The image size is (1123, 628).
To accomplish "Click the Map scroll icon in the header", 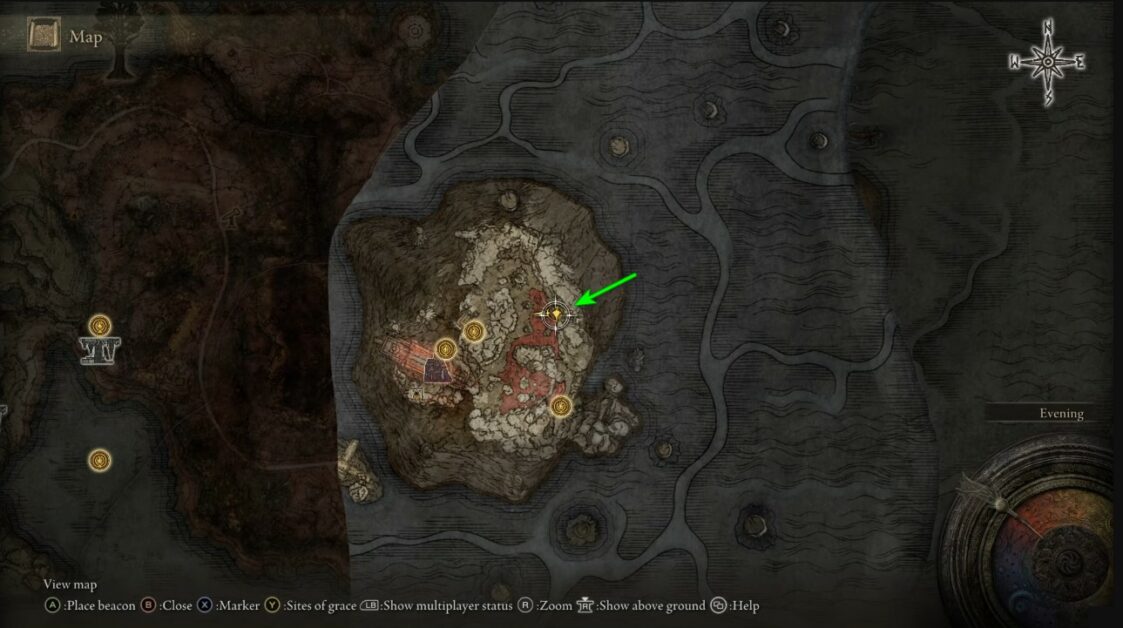I will click(44, 38).
